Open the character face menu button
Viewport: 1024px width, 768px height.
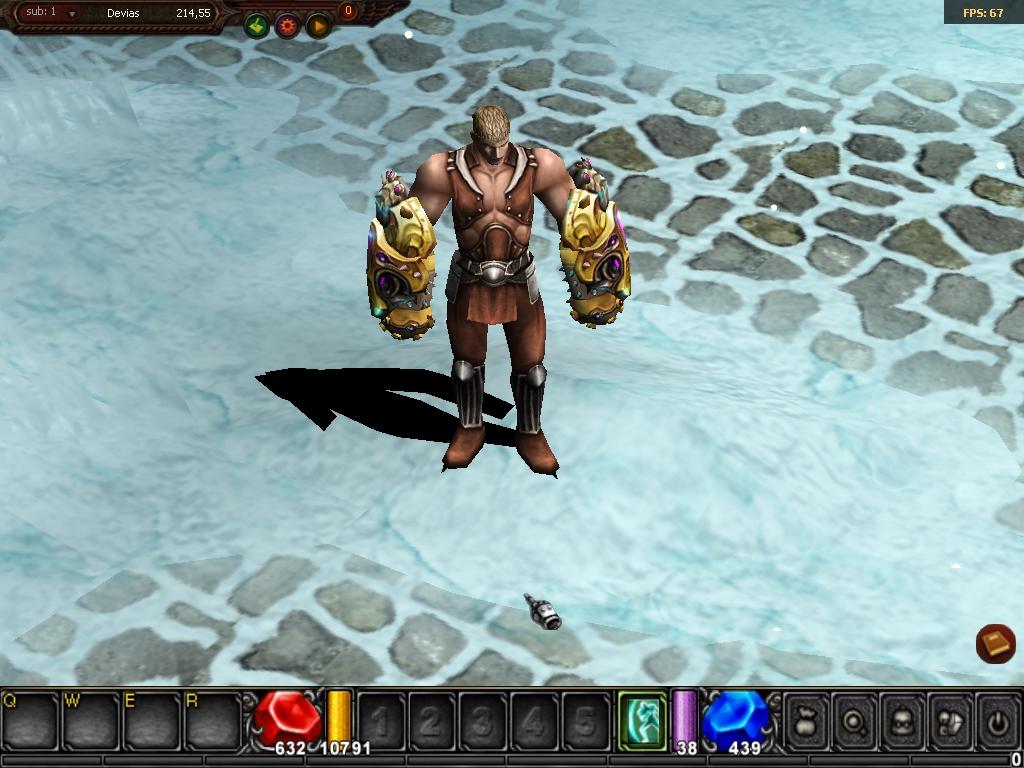(x=902, y=719)
